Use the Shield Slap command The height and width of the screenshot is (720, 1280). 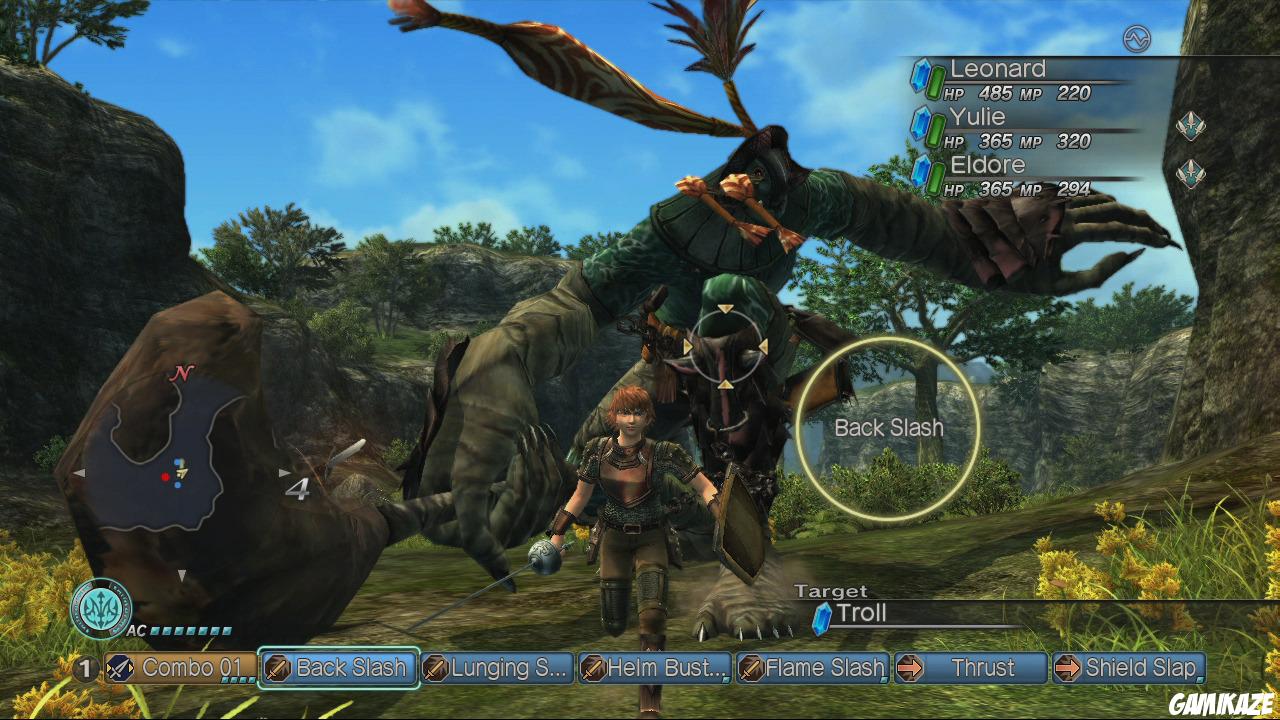[x=1128, y=668]
